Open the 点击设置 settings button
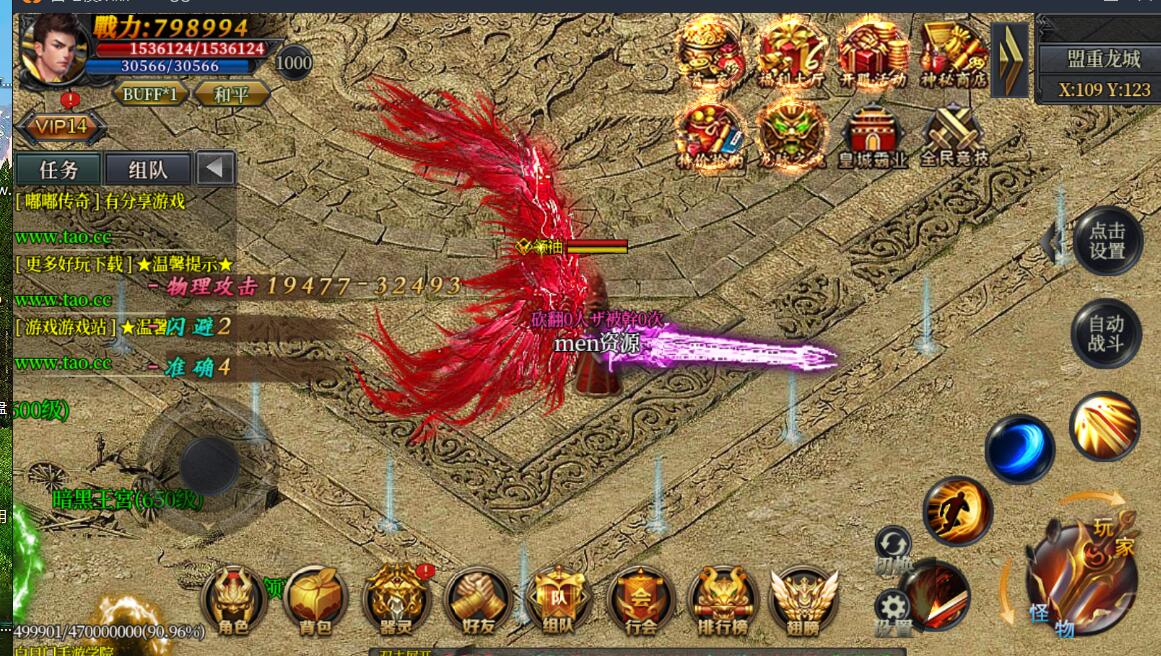Image resolution: width=1161 pixels, height=656 pixels. (1107, 241)
